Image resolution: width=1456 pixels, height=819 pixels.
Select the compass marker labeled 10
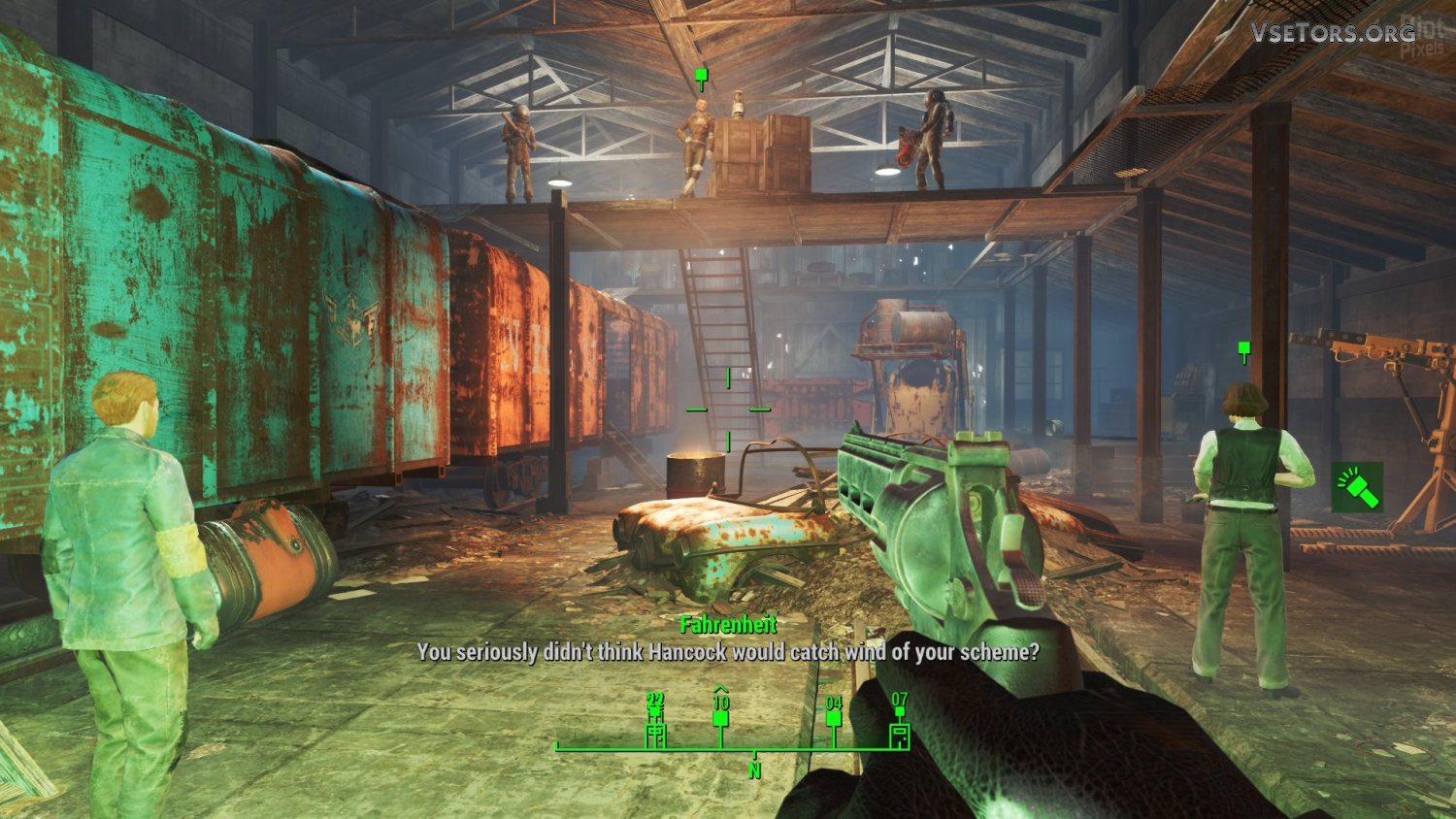coord(720,718)
